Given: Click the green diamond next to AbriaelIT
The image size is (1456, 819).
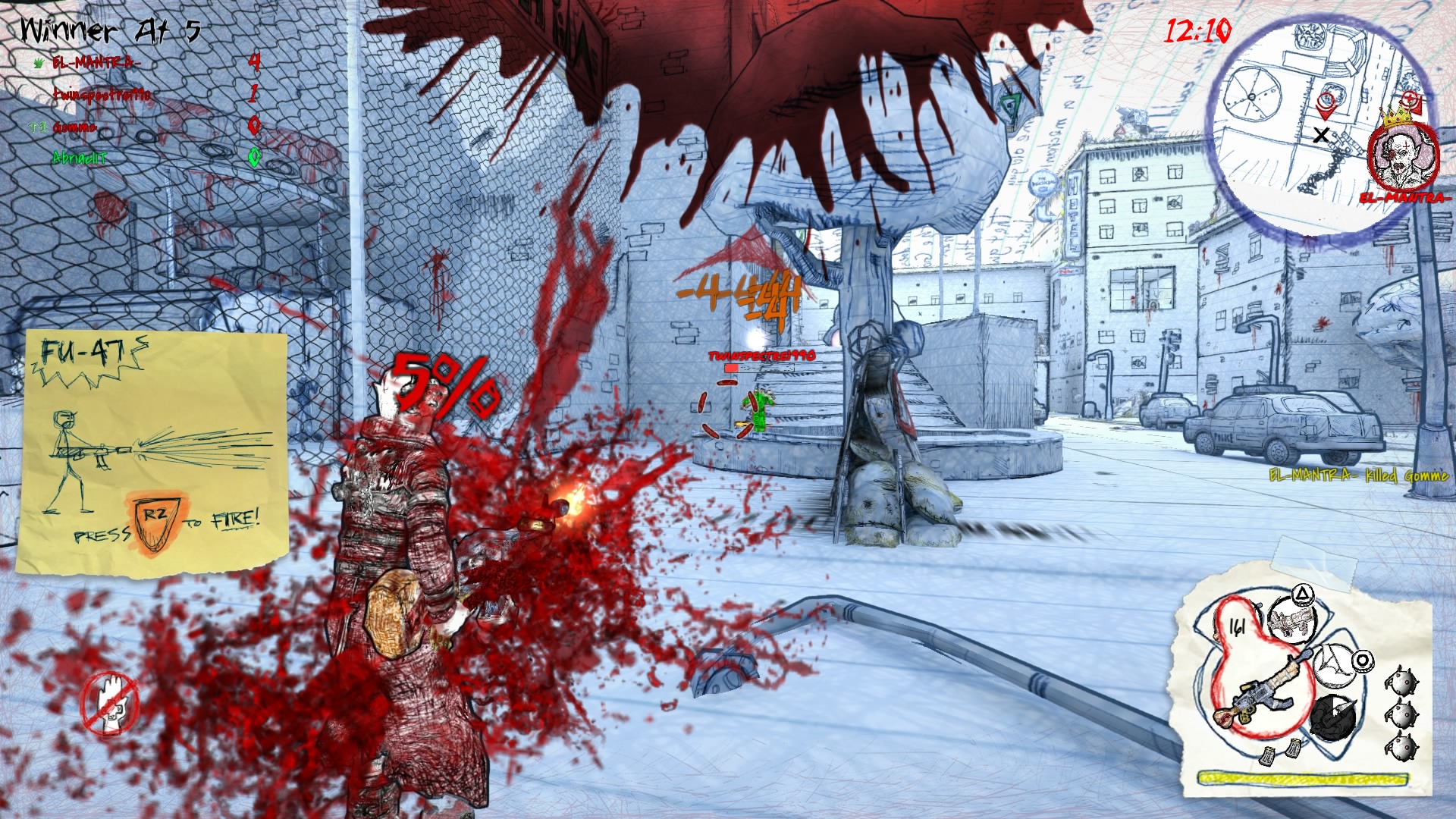Looking at the screenshot, I should (254, 156).
